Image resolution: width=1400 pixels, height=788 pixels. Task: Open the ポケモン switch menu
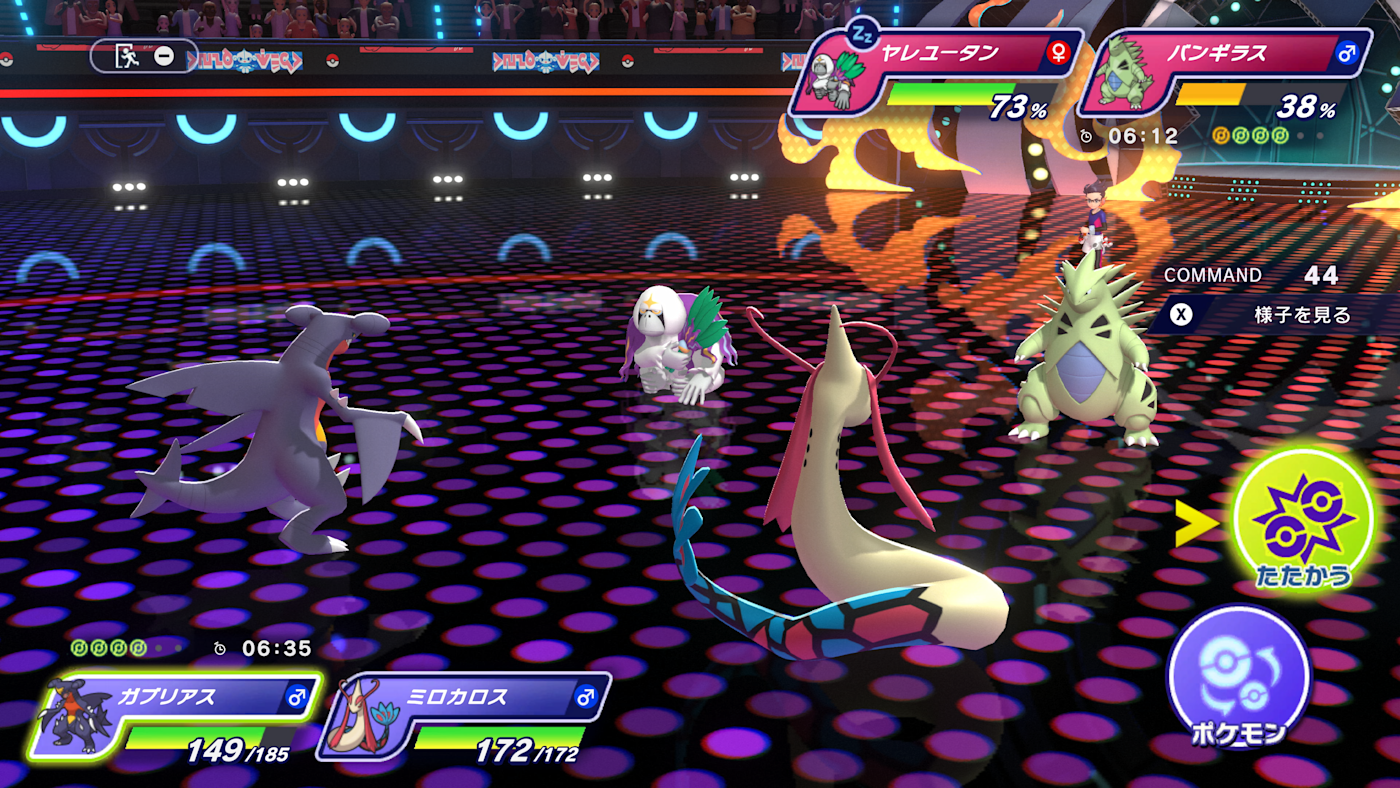tap(1238, 677)
